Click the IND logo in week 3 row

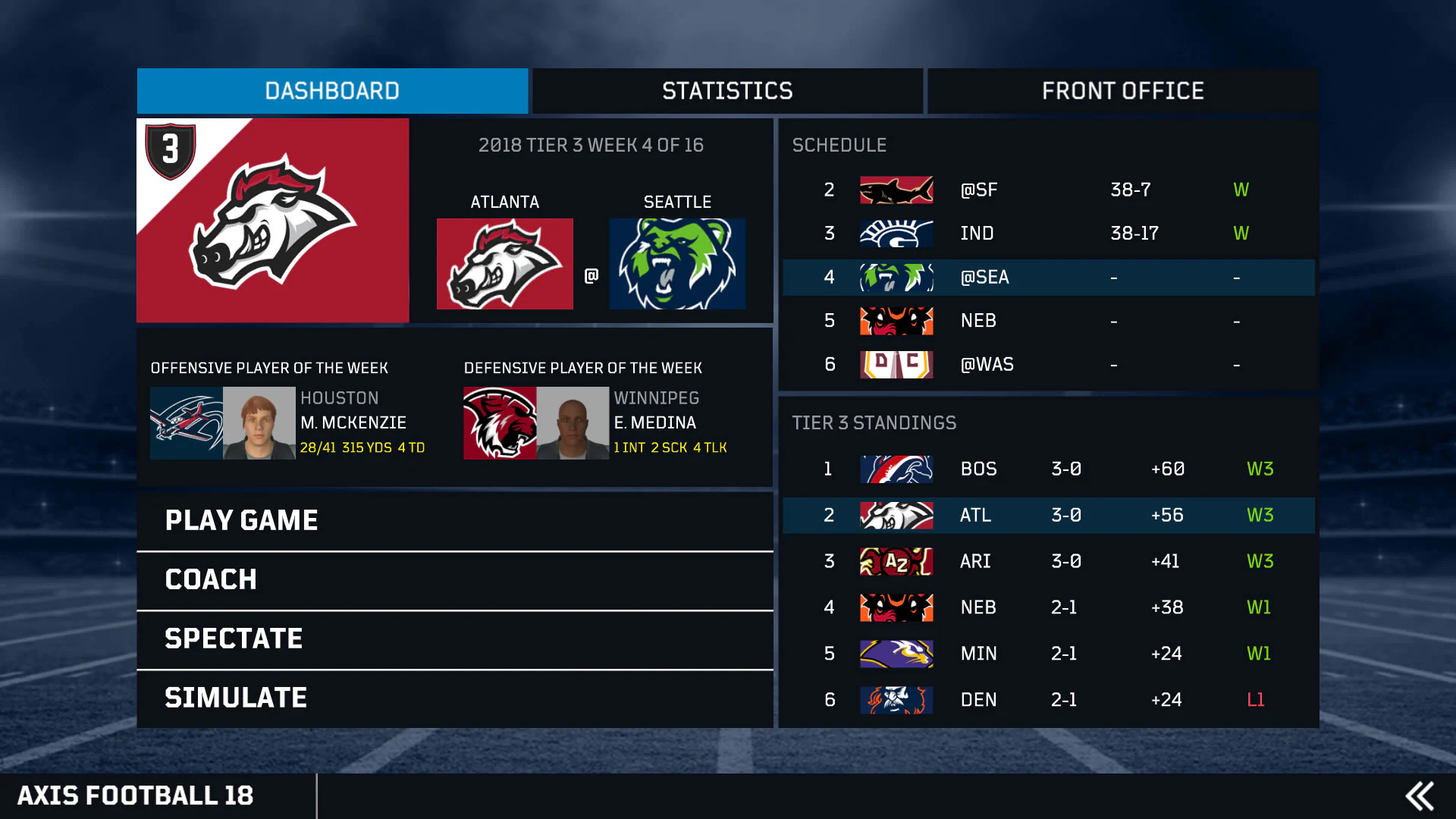pos(896,234)
